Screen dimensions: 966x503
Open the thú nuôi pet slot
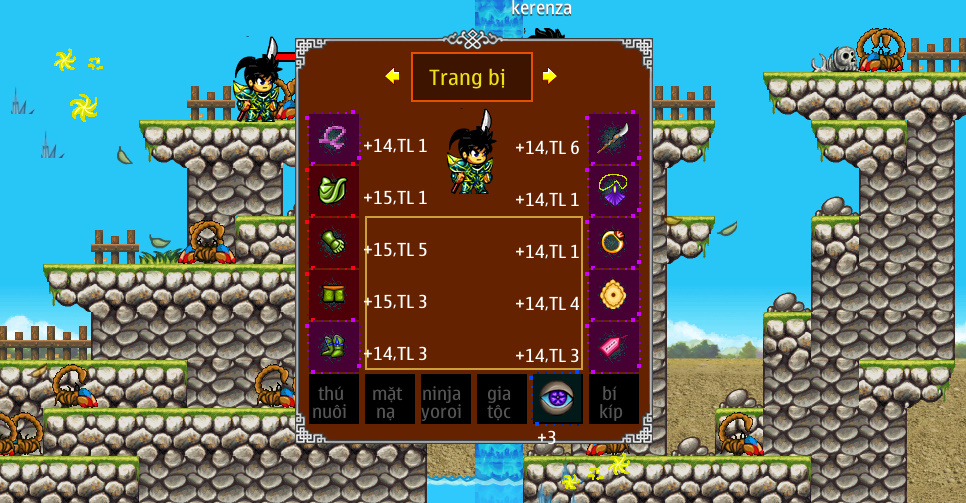(x=333, y=400)
